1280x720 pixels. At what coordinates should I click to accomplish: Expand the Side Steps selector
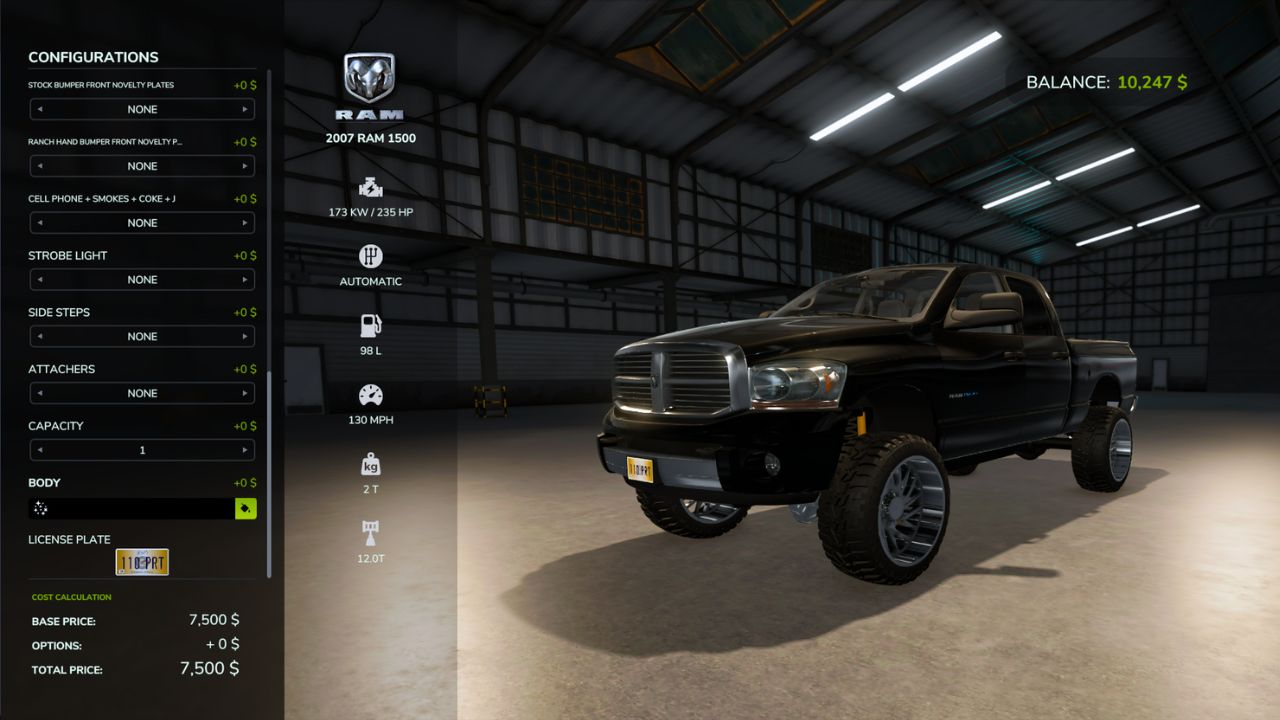142,336
